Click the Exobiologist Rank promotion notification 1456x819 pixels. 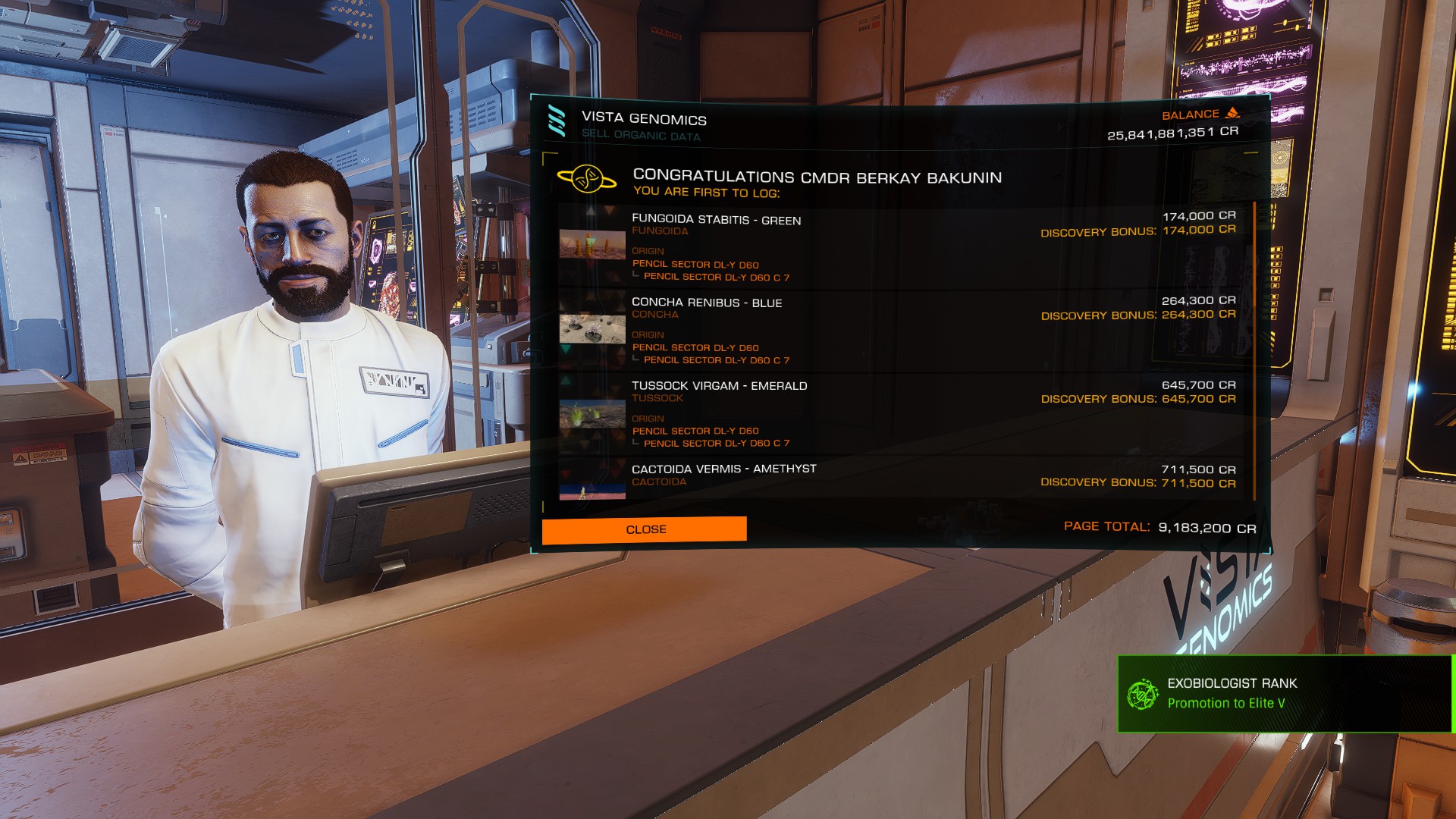point(1285,694)
